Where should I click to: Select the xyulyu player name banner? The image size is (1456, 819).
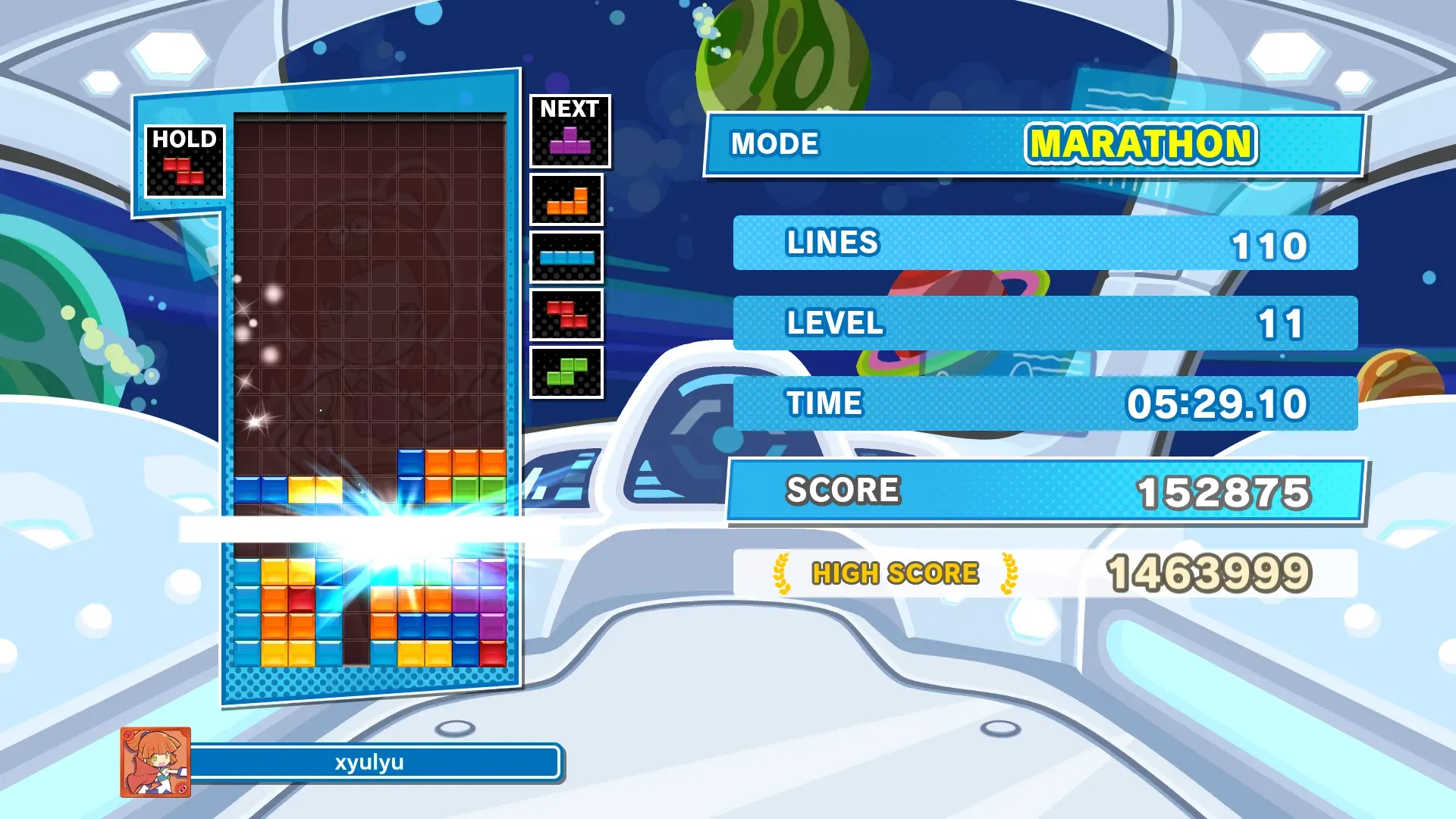pos(370,762)
